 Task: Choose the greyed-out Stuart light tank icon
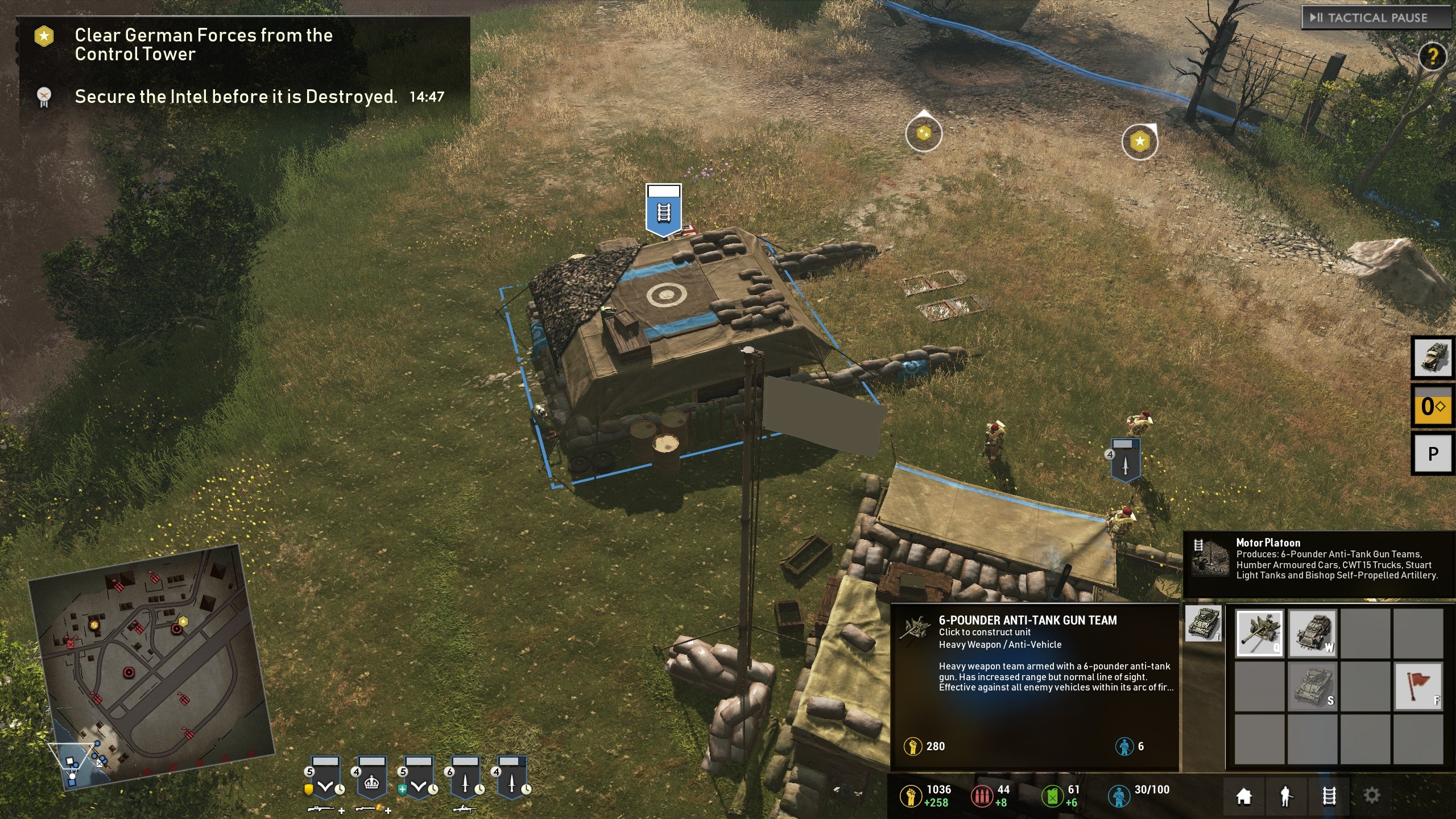pyautogui.click(x=1312, y=686)
